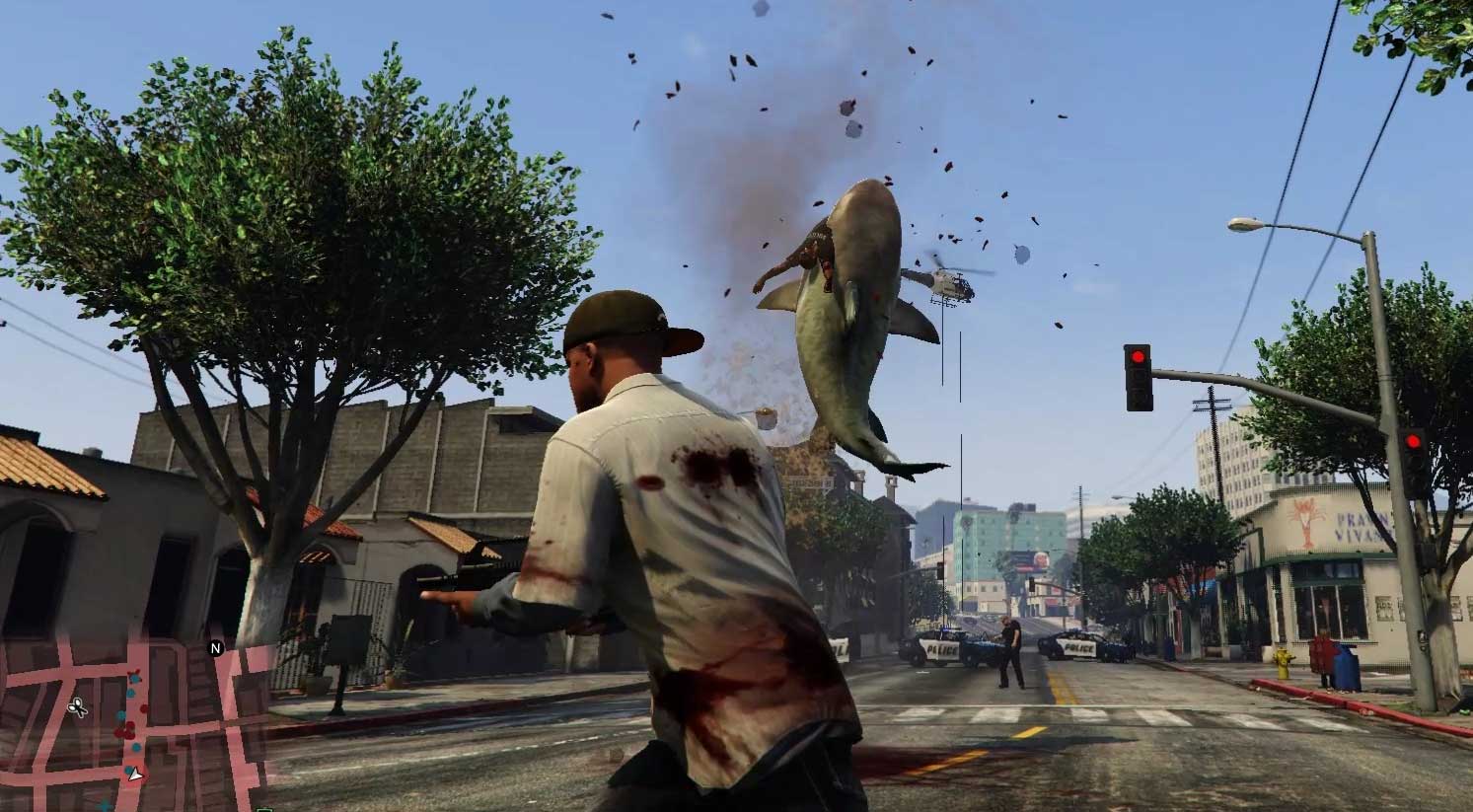Click the prawn logo on the restaurant sign
The width and height of the screenshot is (1473, 812).
(1303, 520)
